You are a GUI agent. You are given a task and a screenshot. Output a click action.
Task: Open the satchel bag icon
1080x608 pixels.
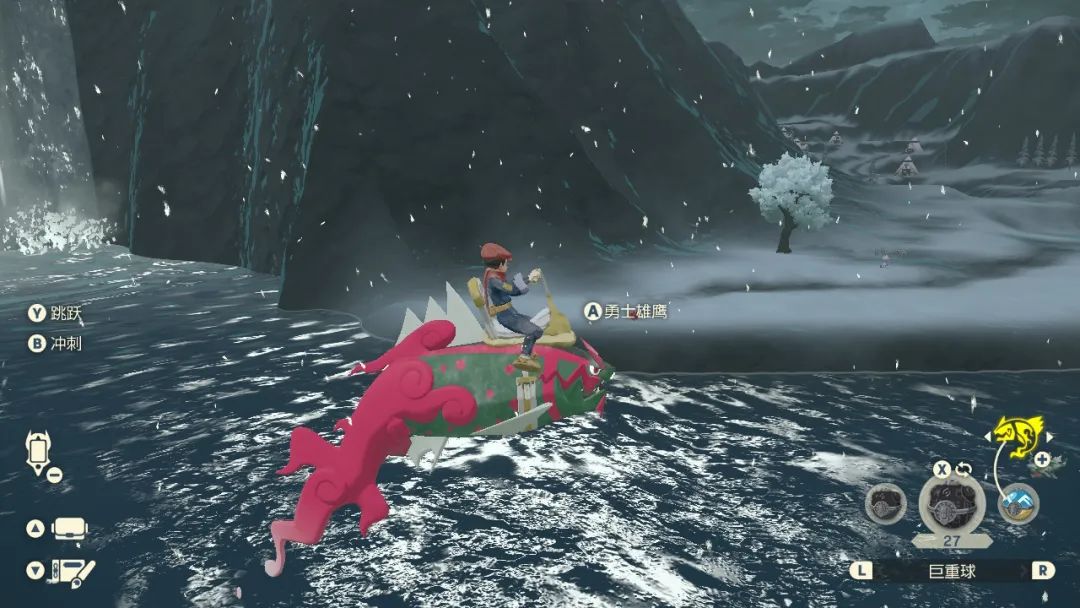coord(71,529)
